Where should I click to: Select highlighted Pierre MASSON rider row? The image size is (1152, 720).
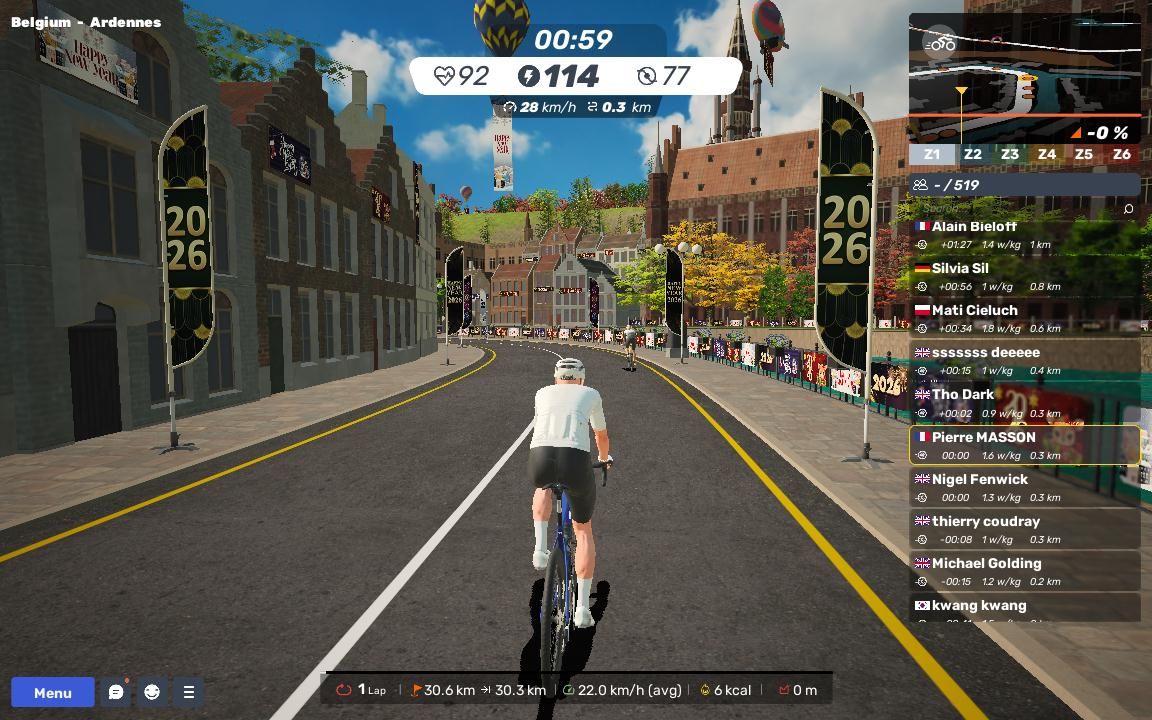coord(1024,445)
